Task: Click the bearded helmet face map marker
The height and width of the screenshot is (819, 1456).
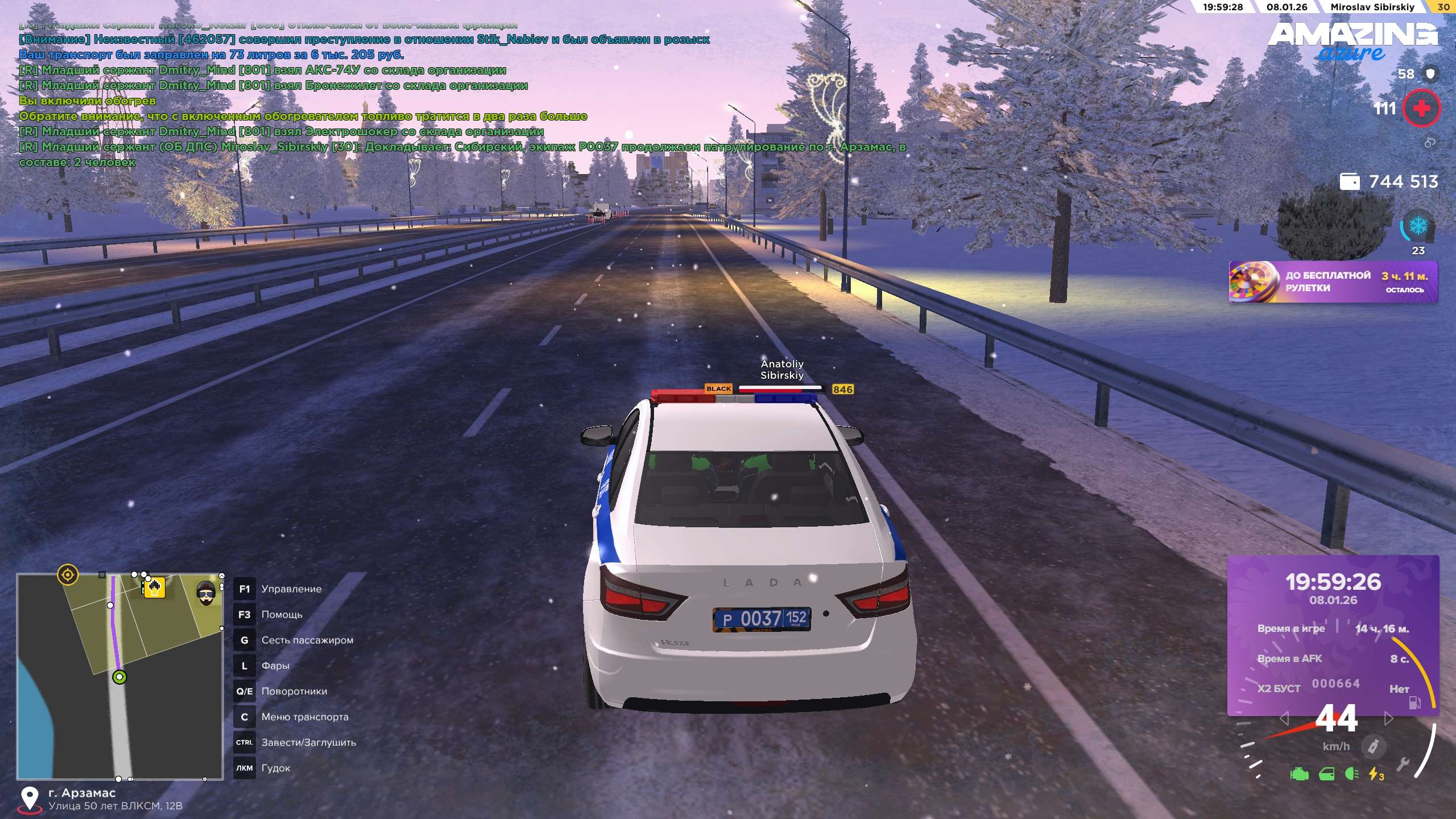Action: click(206, 593)
